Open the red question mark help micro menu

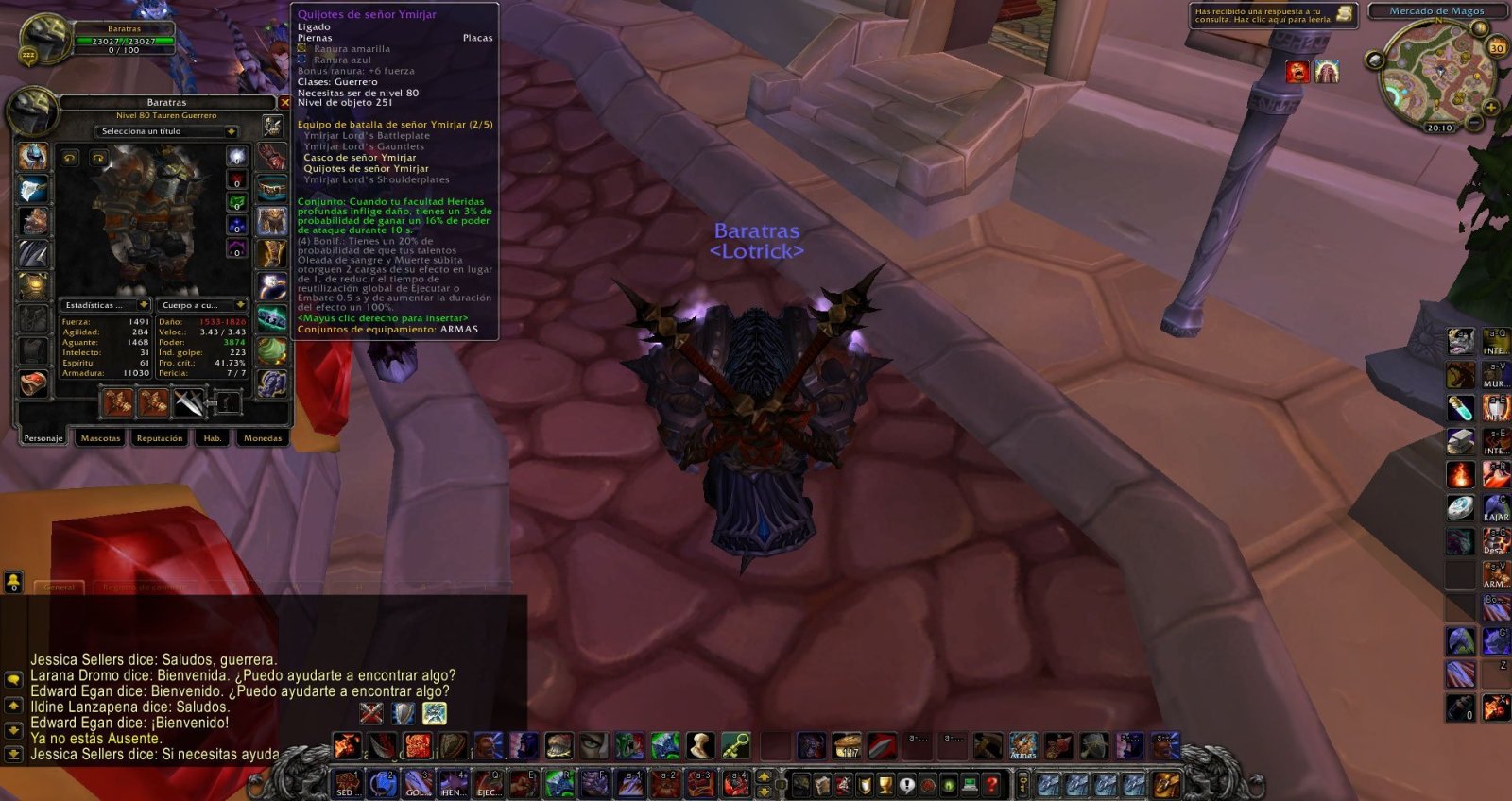click(992, 783)
